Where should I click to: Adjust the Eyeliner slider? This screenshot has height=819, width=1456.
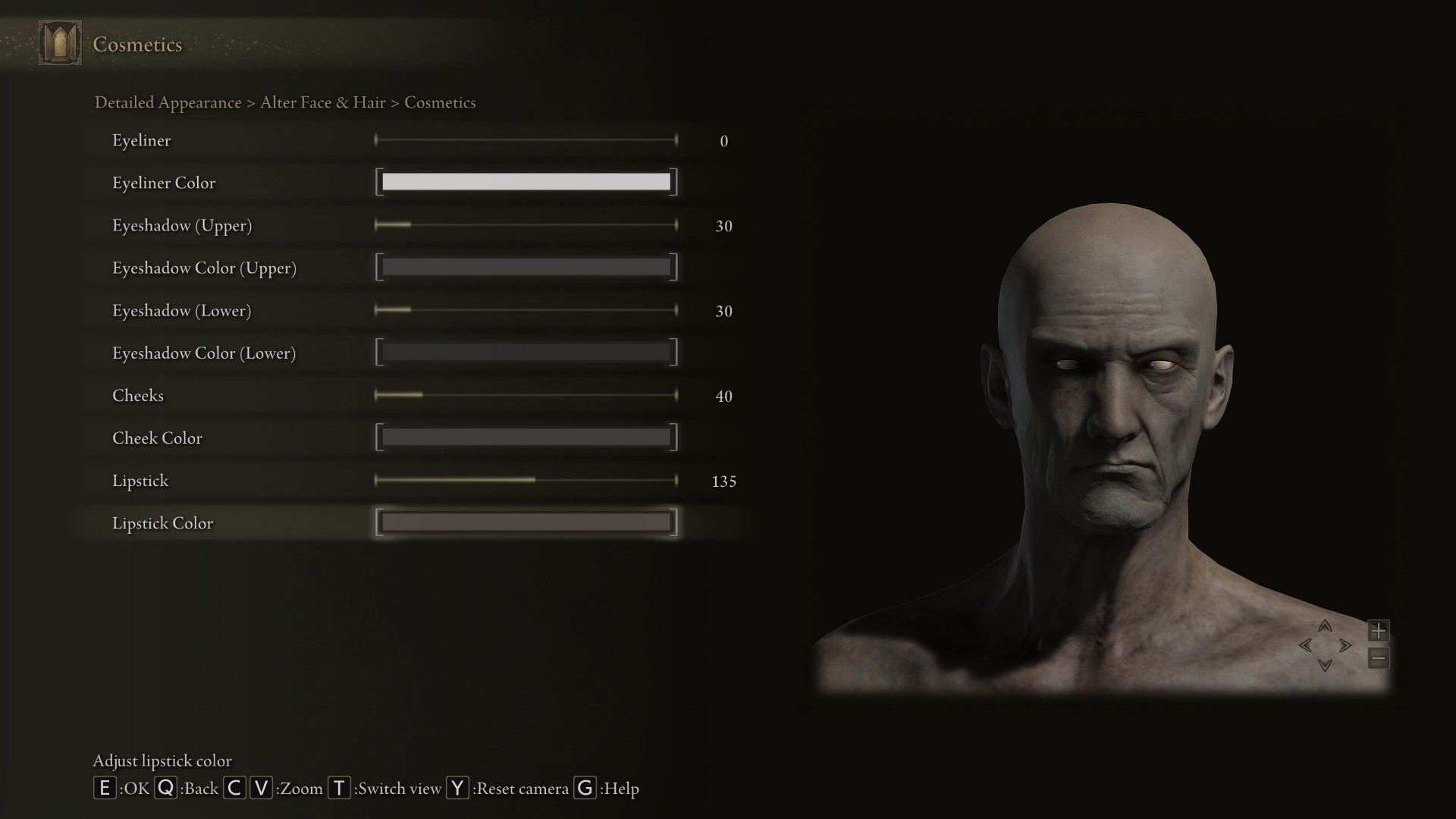tap(526, 140)
